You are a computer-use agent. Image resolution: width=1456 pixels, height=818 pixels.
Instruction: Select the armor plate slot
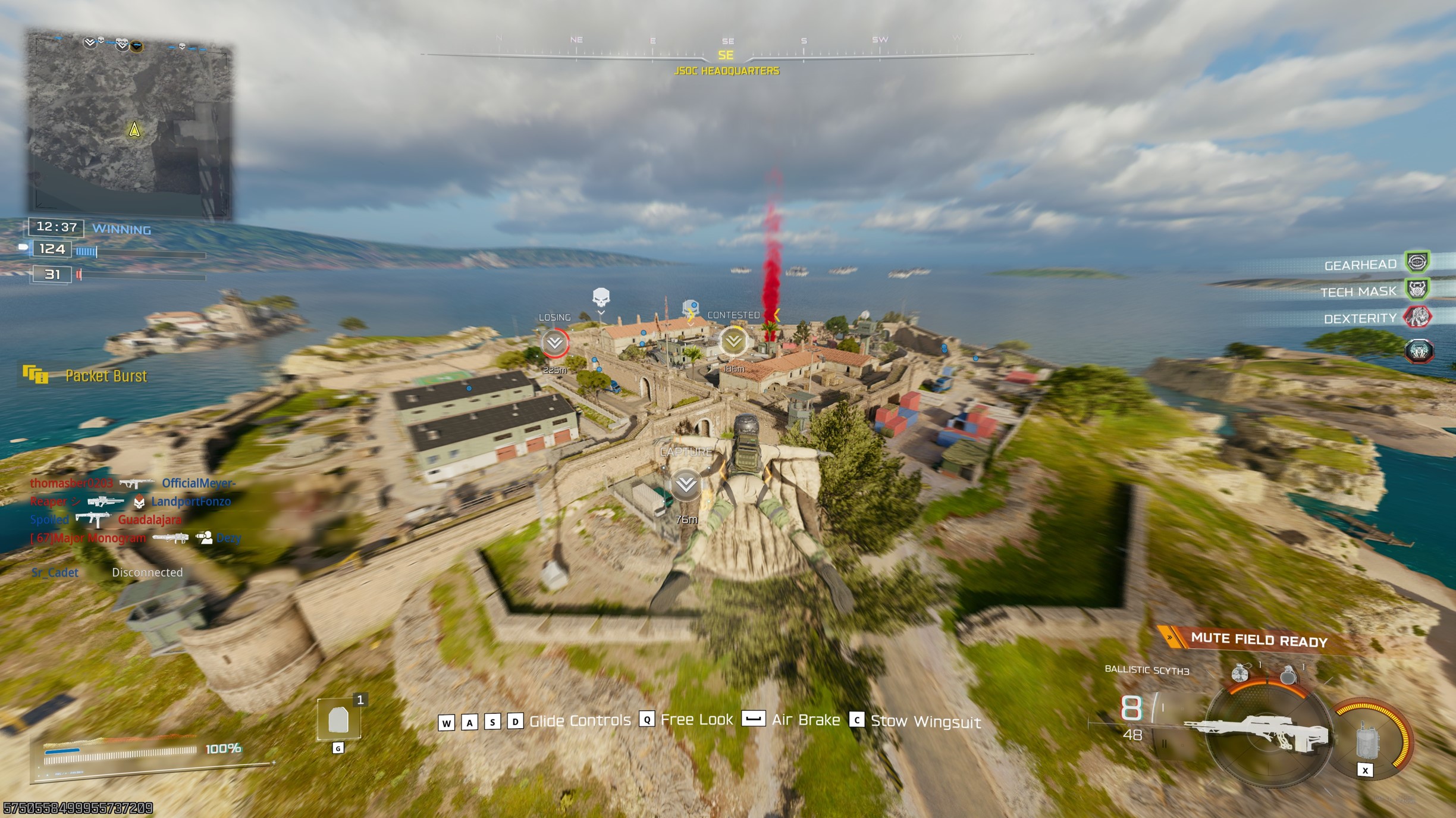pyautogui.click(x=338, y=720)
